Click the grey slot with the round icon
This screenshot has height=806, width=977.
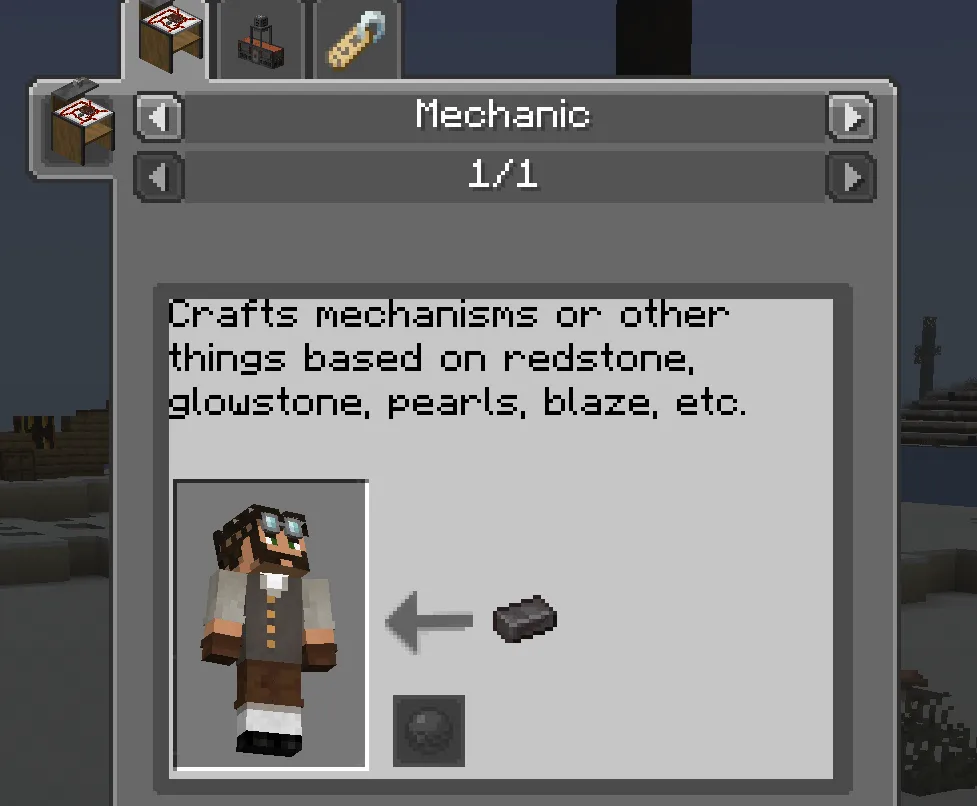[429, 731]
